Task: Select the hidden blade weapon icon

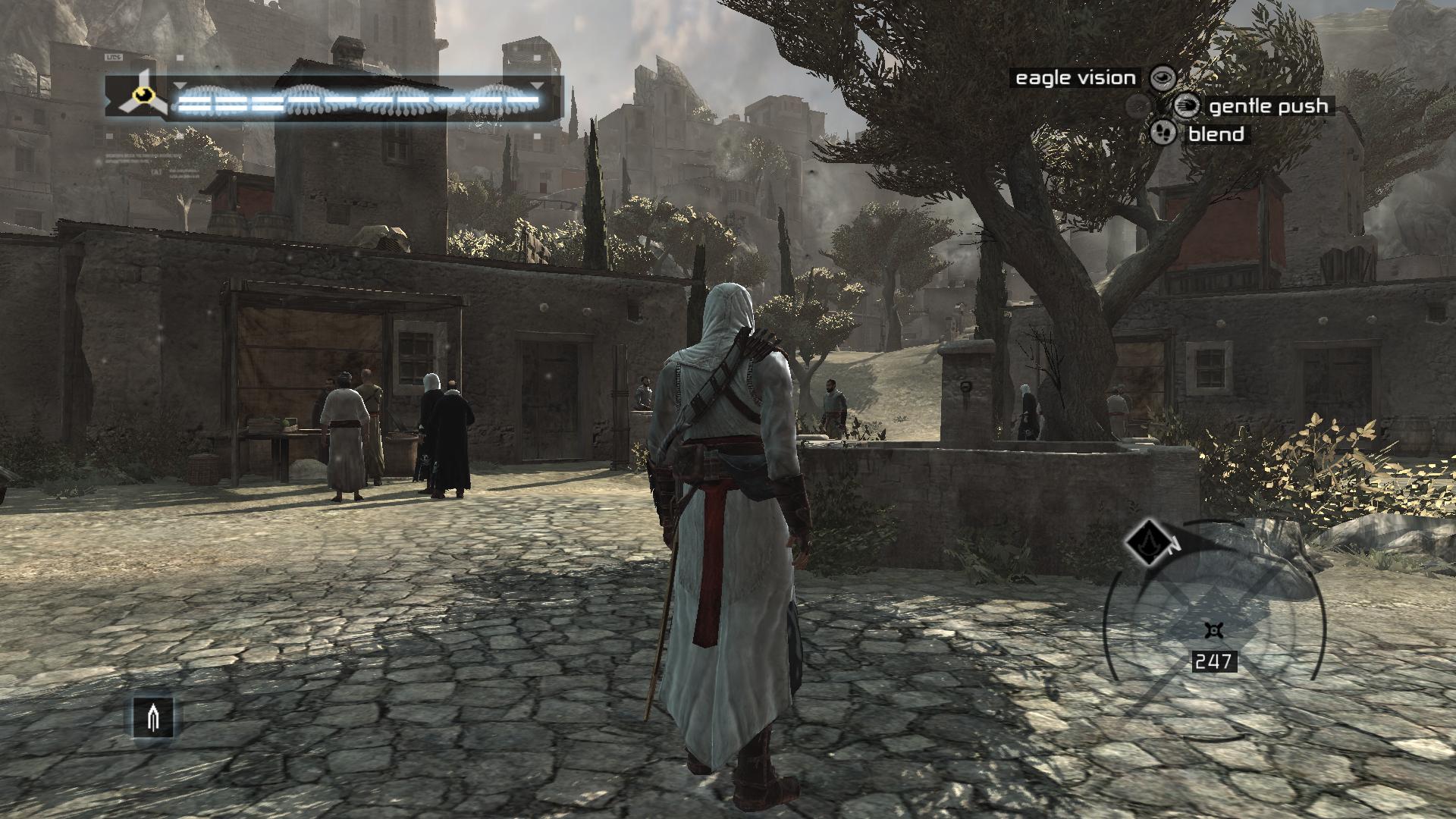Action: tap(153, 717)
